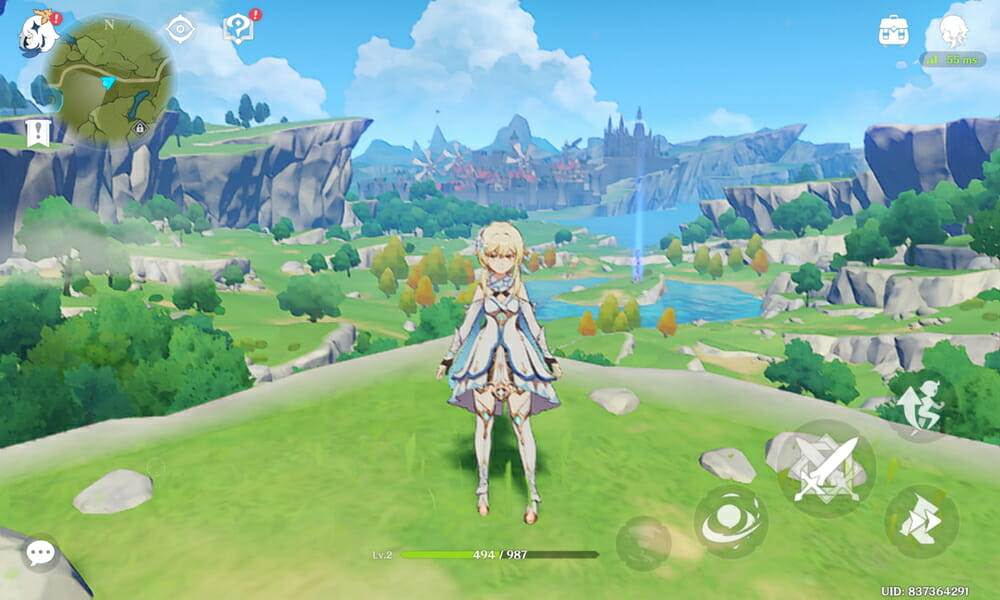
Task: Open the circular minimap
Action: [x=110, y=80]
